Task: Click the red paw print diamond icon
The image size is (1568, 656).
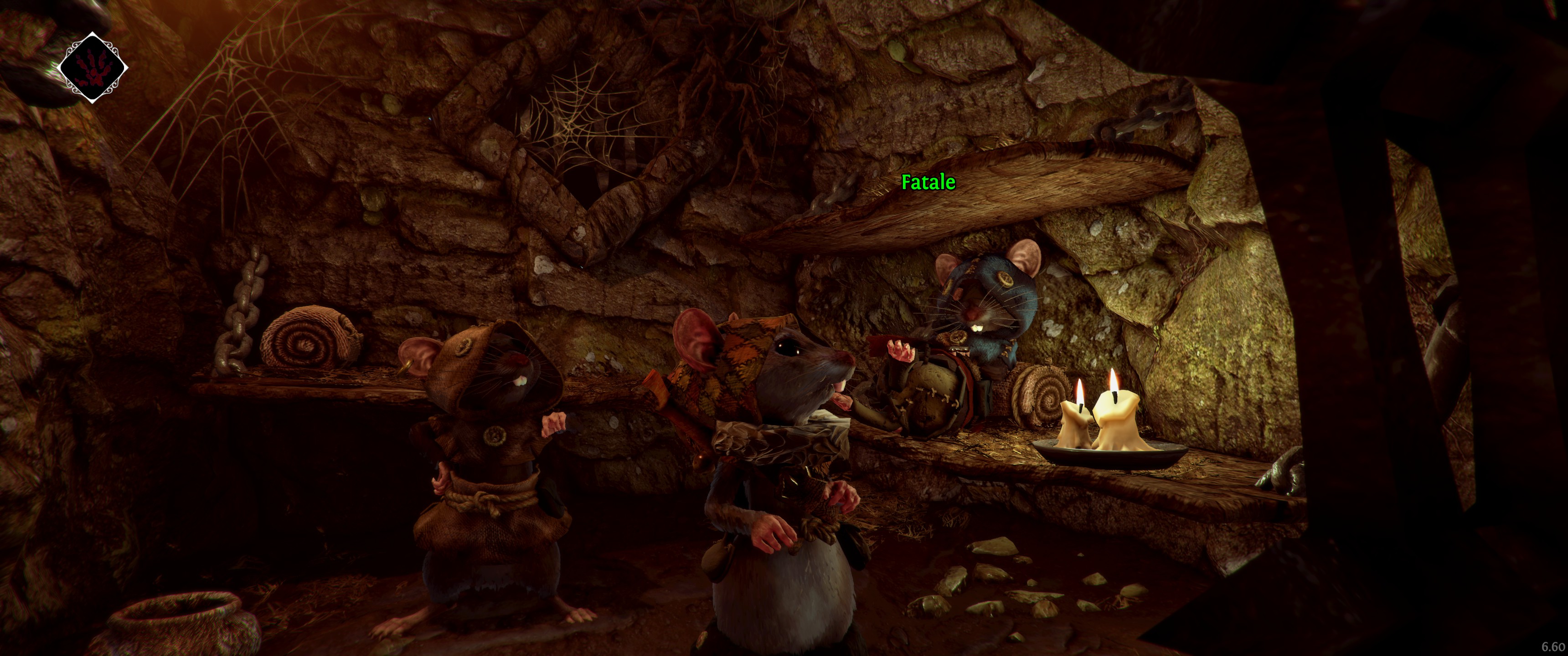Action: click(x=93, y=67)
